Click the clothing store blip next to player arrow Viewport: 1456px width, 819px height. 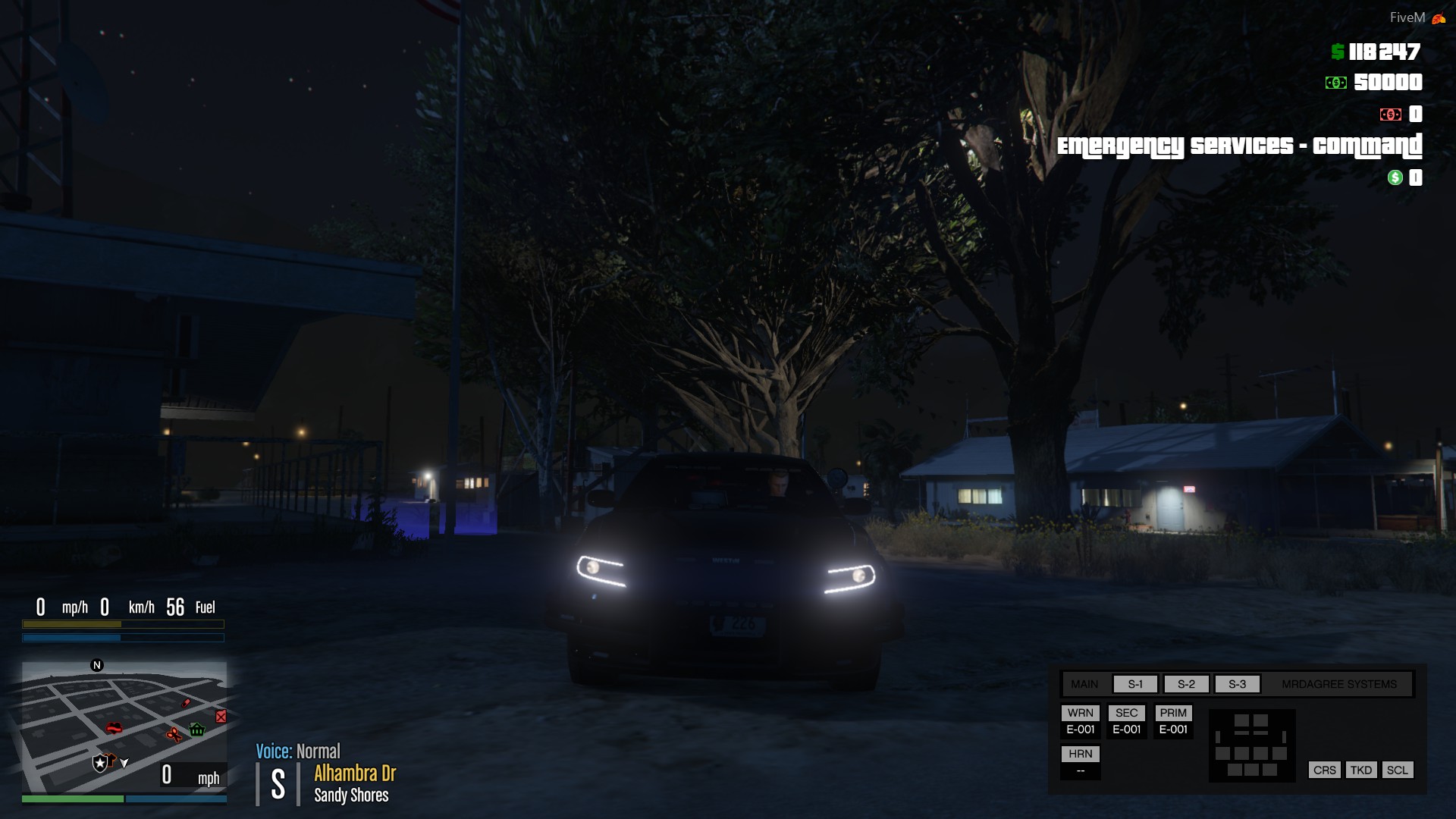point(111,760)
